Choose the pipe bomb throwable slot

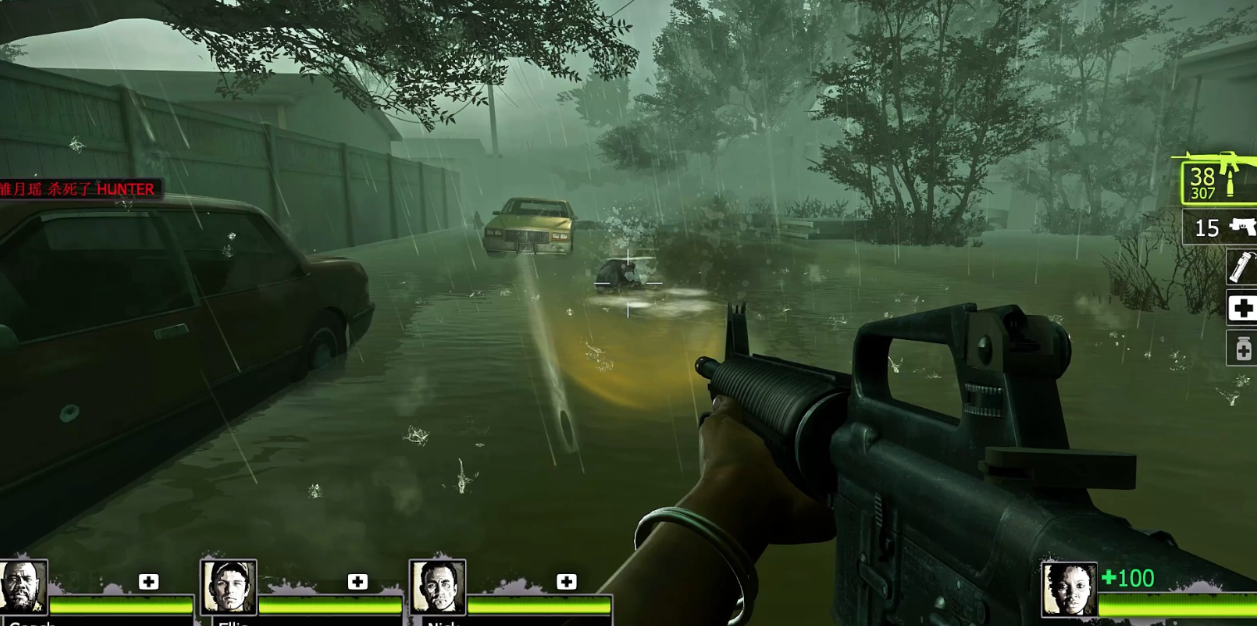[1241, 267]
